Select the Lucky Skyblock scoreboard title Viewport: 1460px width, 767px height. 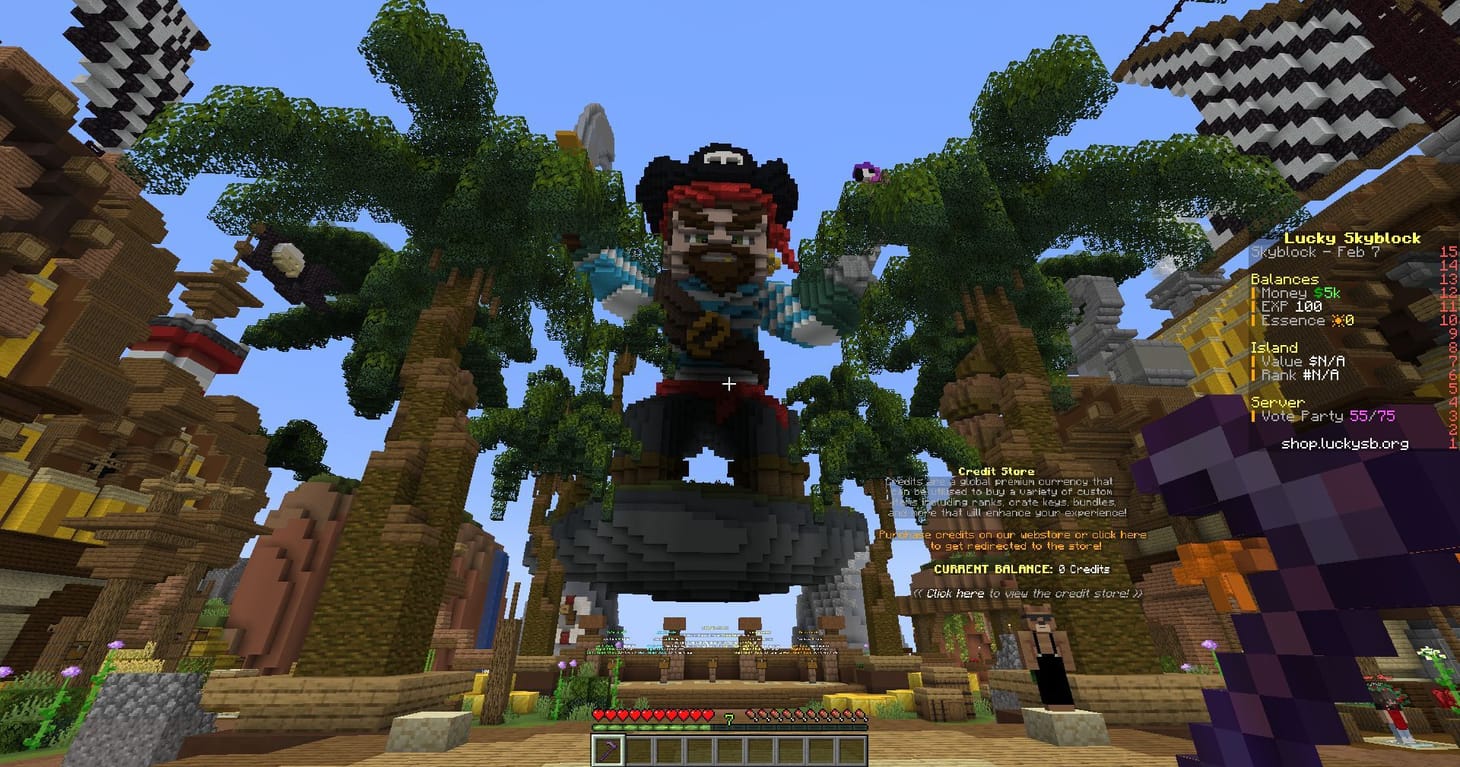[1353, 238]
